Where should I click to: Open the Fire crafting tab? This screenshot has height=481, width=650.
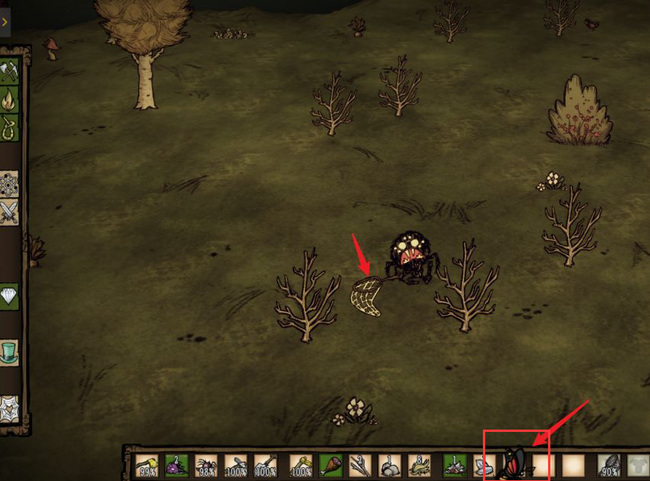[x=10, y=99]
